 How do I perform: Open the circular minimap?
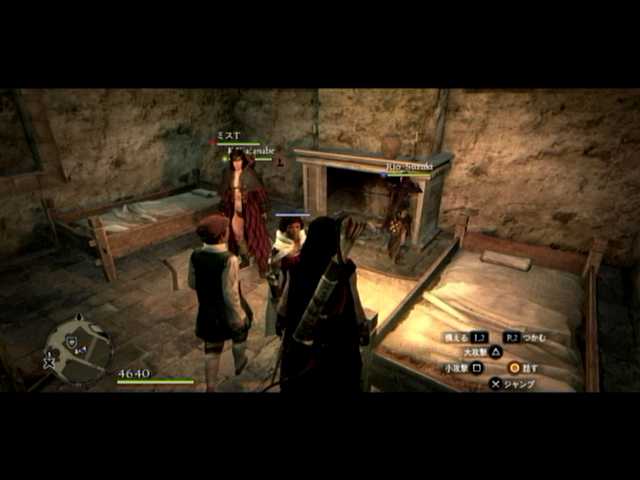[x=78, y=348]
